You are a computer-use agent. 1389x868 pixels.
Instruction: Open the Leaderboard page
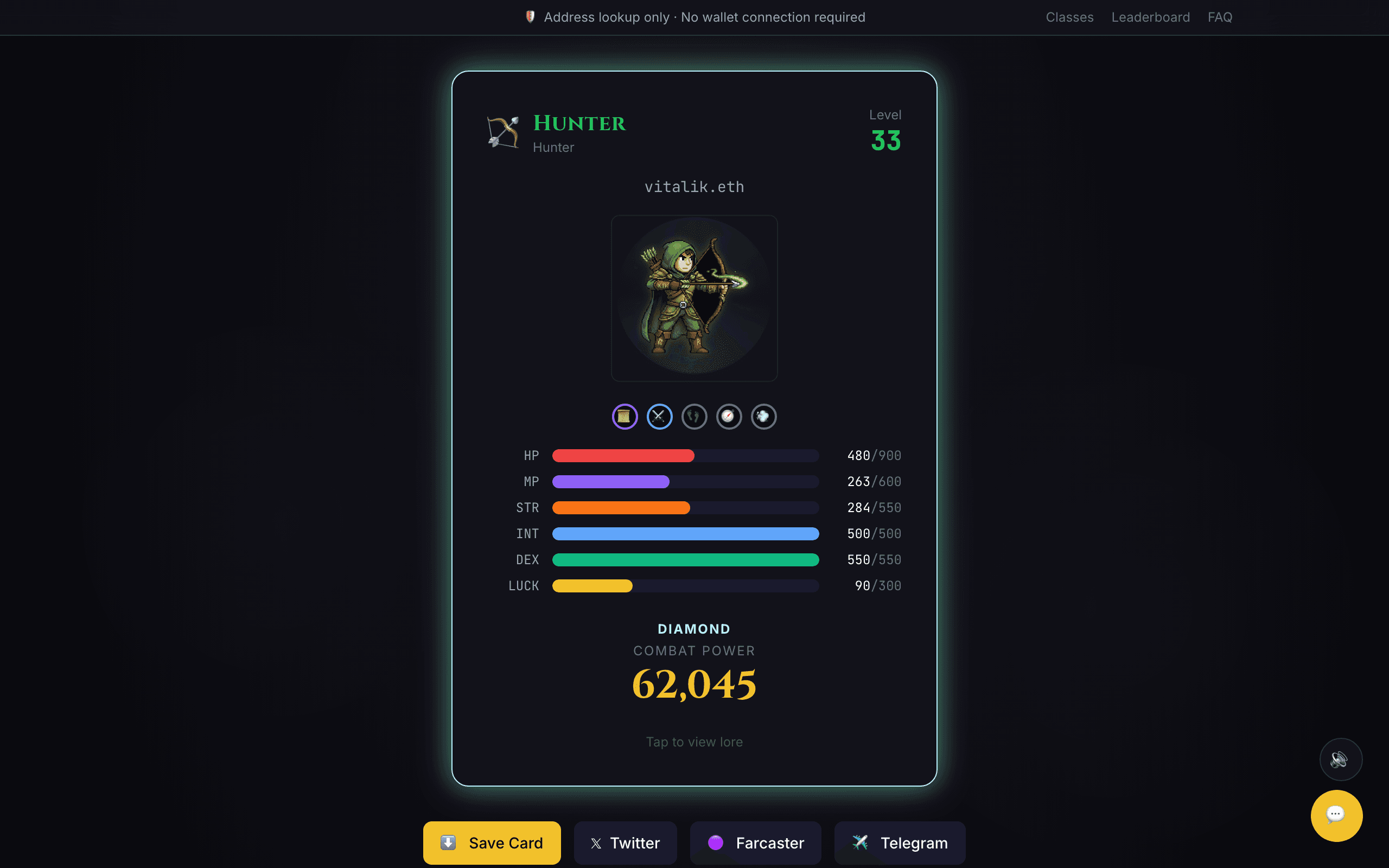(1150, 17)
